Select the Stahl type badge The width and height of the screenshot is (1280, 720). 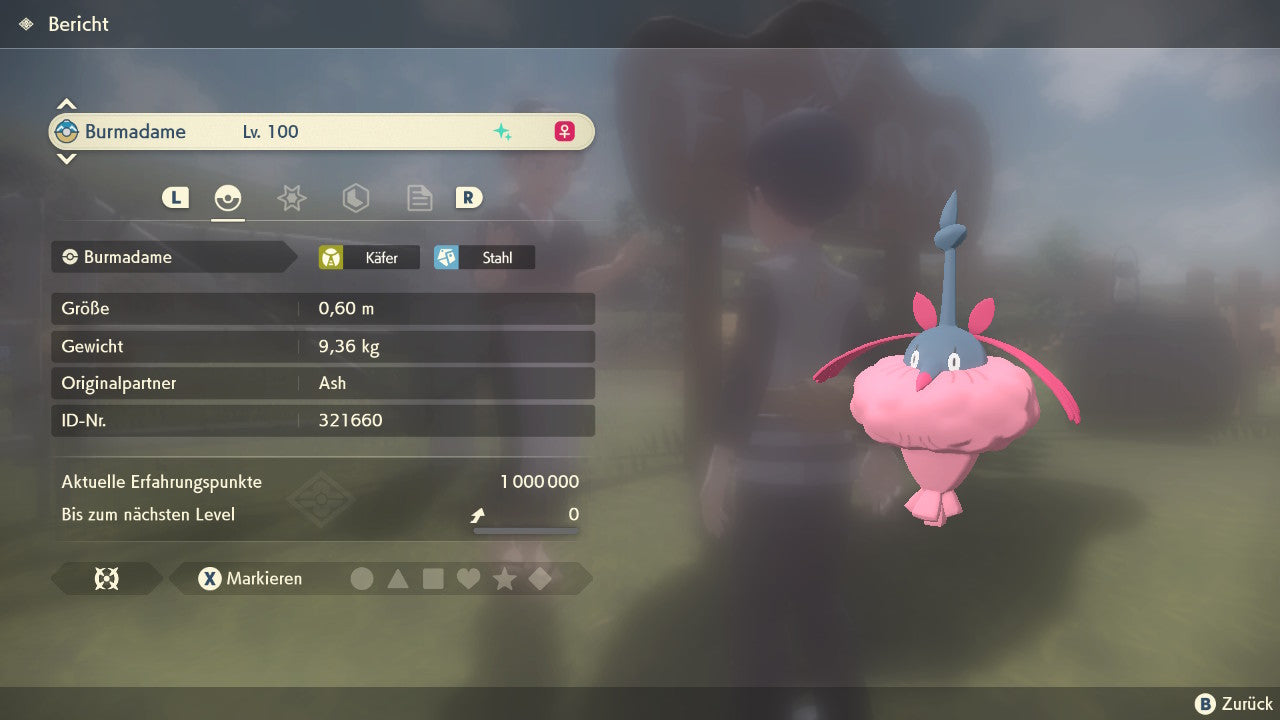[x=484, y=257]
